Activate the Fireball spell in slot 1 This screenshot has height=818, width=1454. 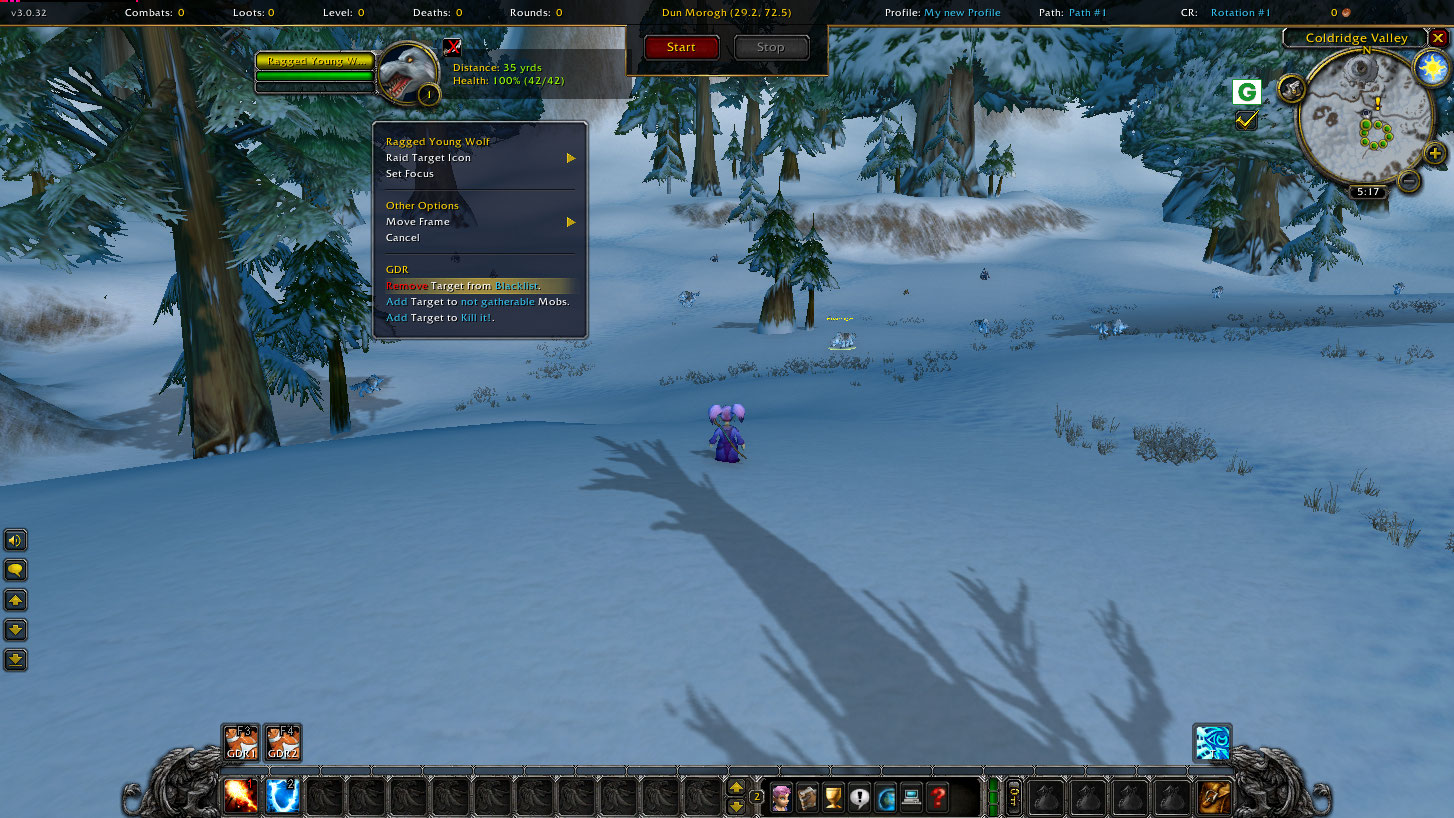coord(241,797)
